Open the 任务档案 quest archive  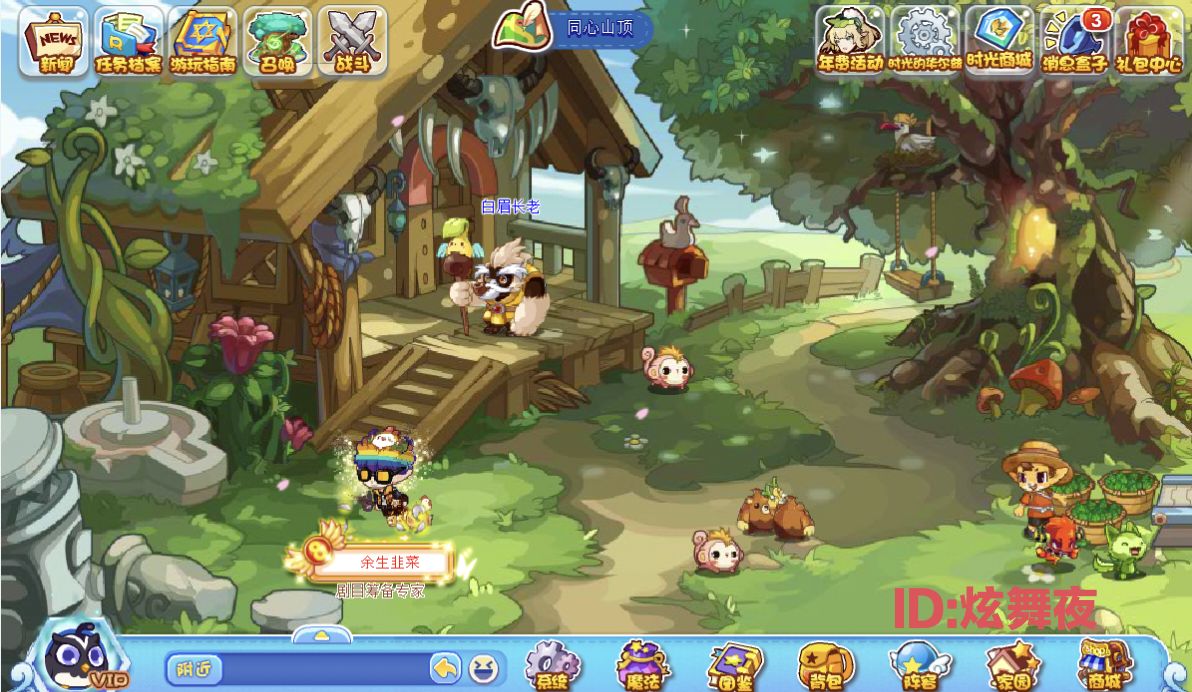pos(129,42)
